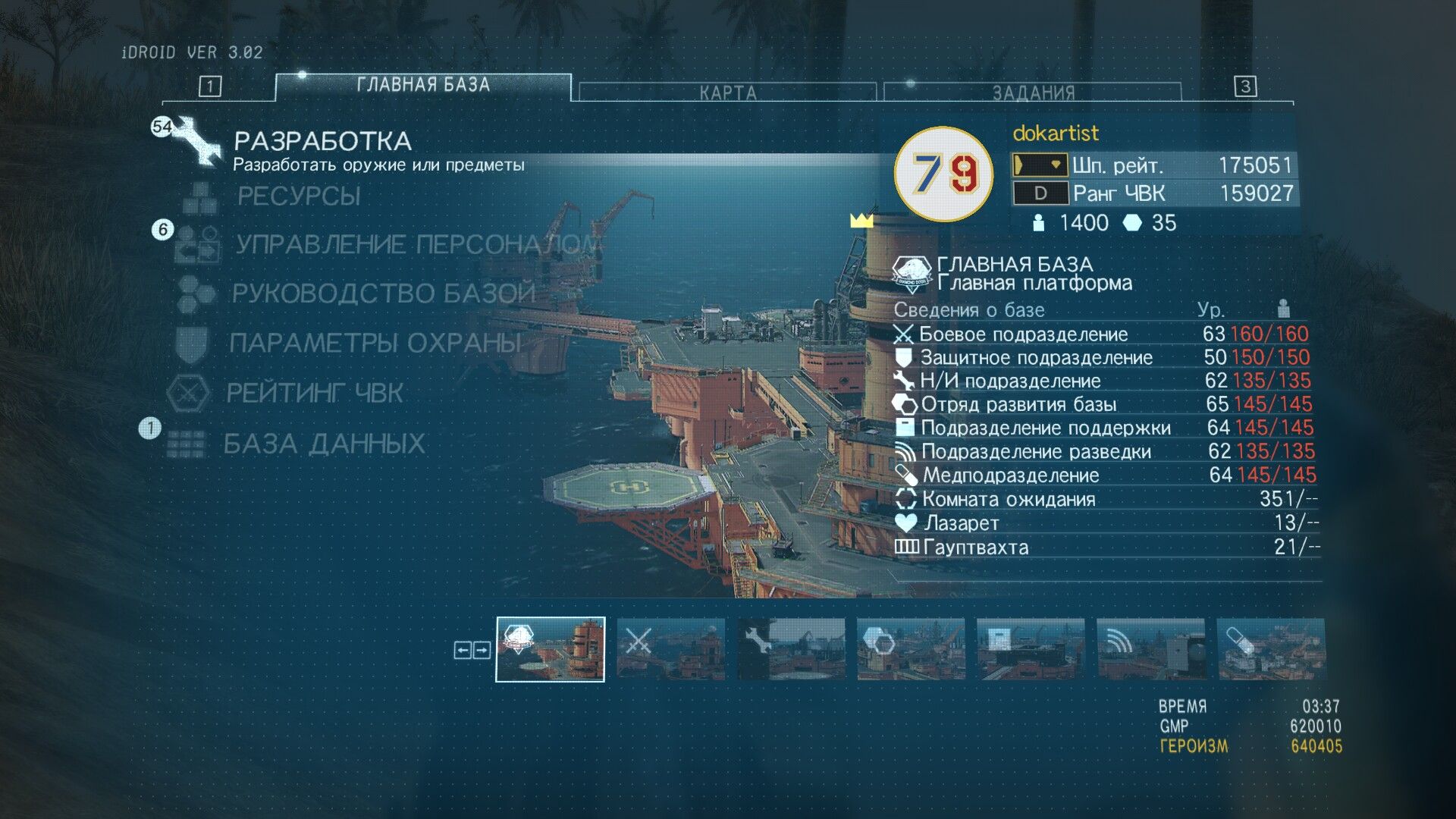Choose Руководство базой menu entry
Image resolution: width=1456 pixels, height=819 pixels.
[383, 293]
